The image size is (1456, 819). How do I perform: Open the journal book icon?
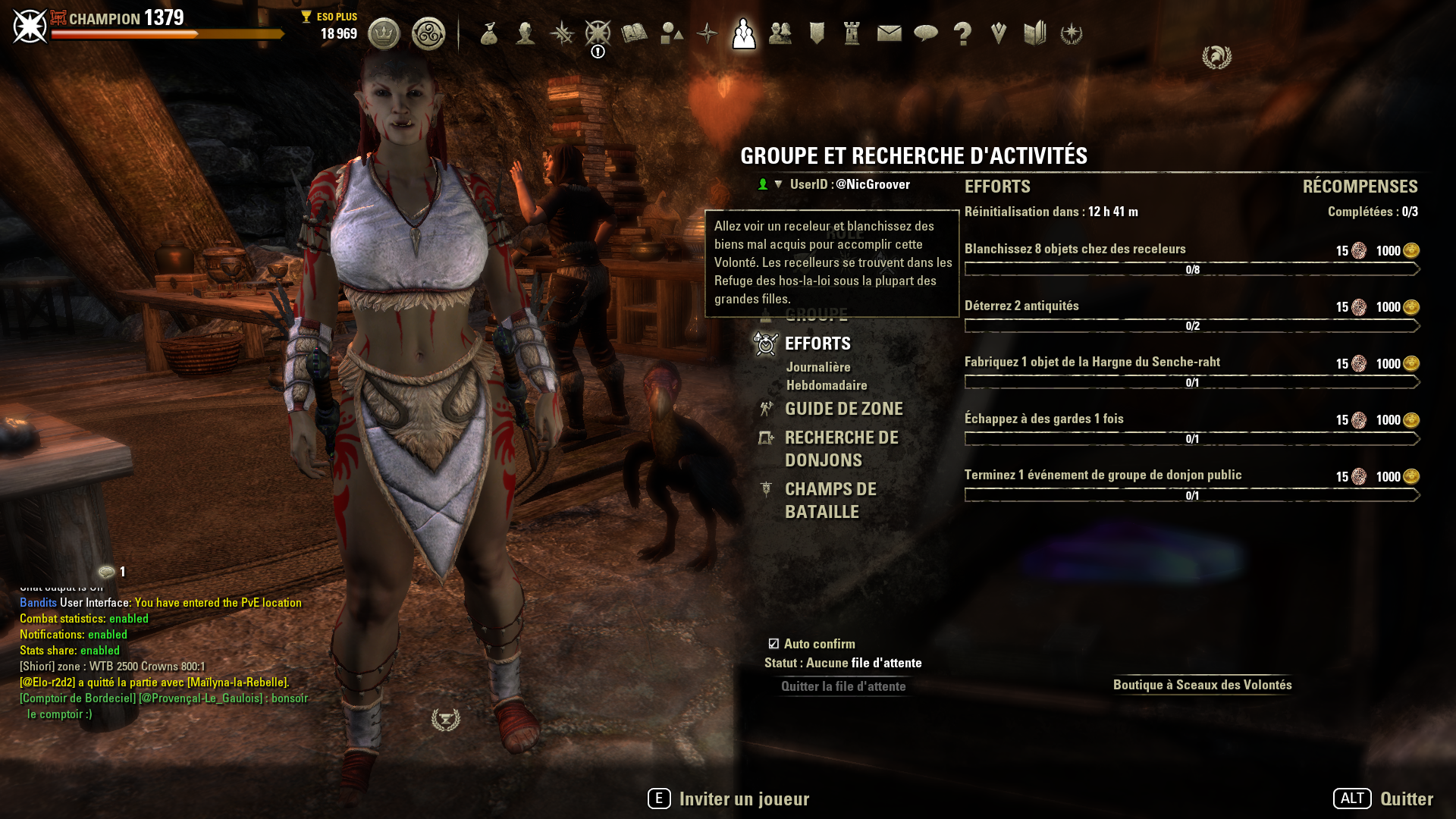tap(634, 33)
